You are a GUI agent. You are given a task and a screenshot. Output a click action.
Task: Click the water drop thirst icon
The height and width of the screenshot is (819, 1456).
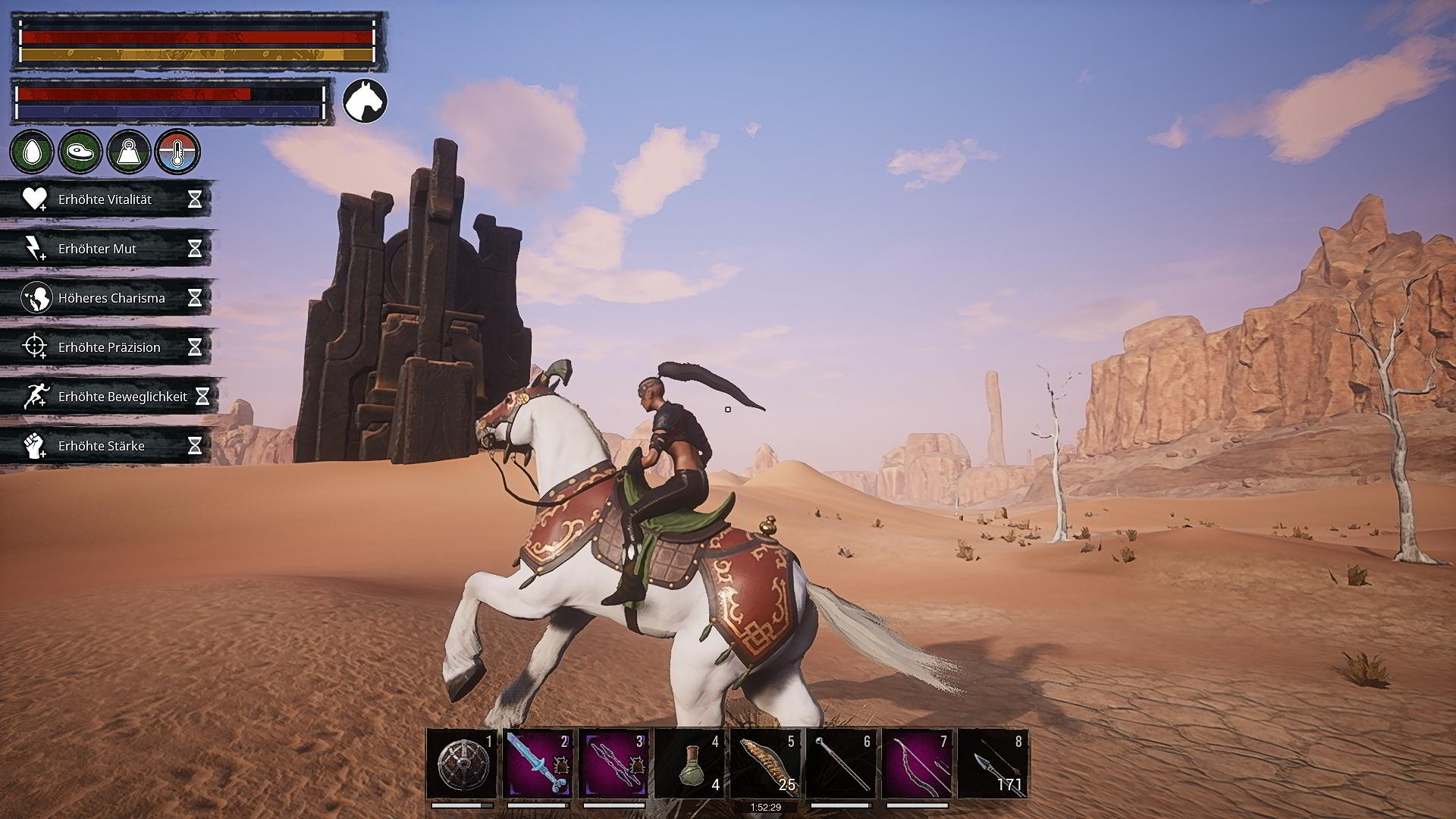click(32, 152)
